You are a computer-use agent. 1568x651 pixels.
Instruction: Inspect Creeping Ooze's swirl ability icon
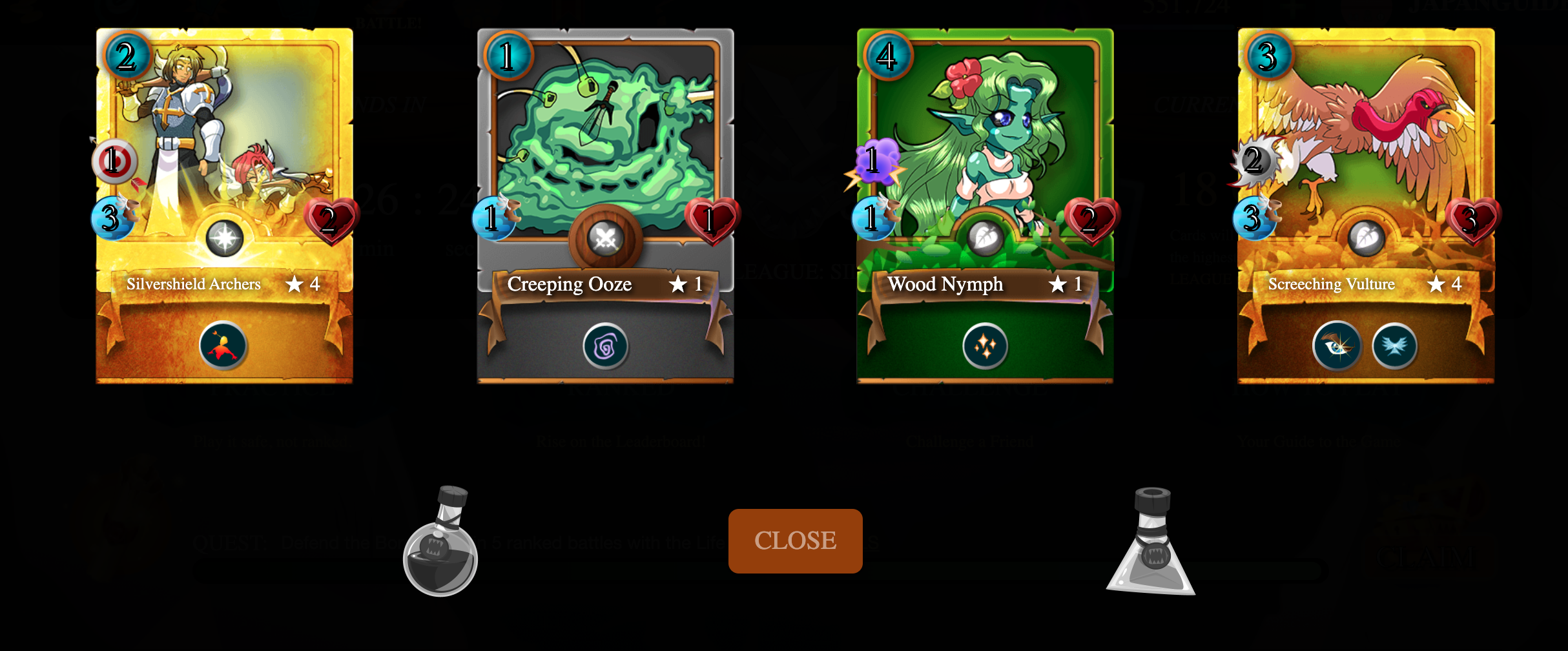(605, 347)
